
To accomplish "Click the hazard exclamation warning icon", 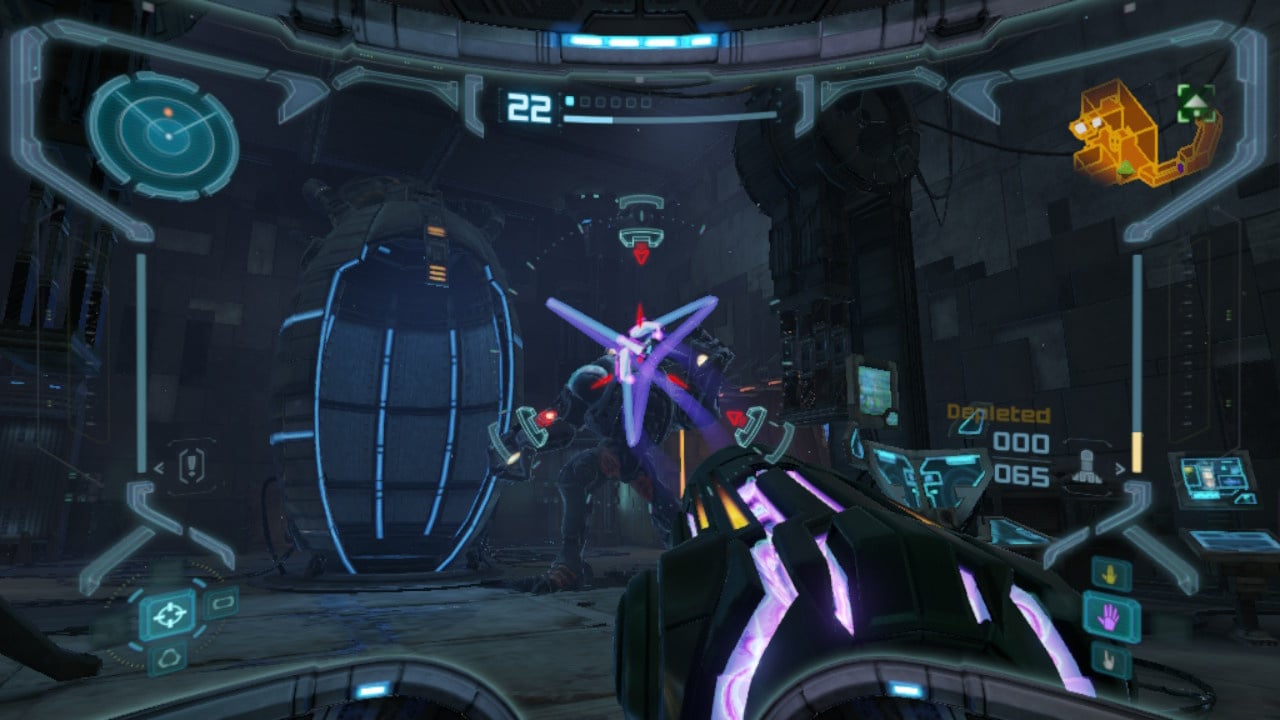I will 191,465.
